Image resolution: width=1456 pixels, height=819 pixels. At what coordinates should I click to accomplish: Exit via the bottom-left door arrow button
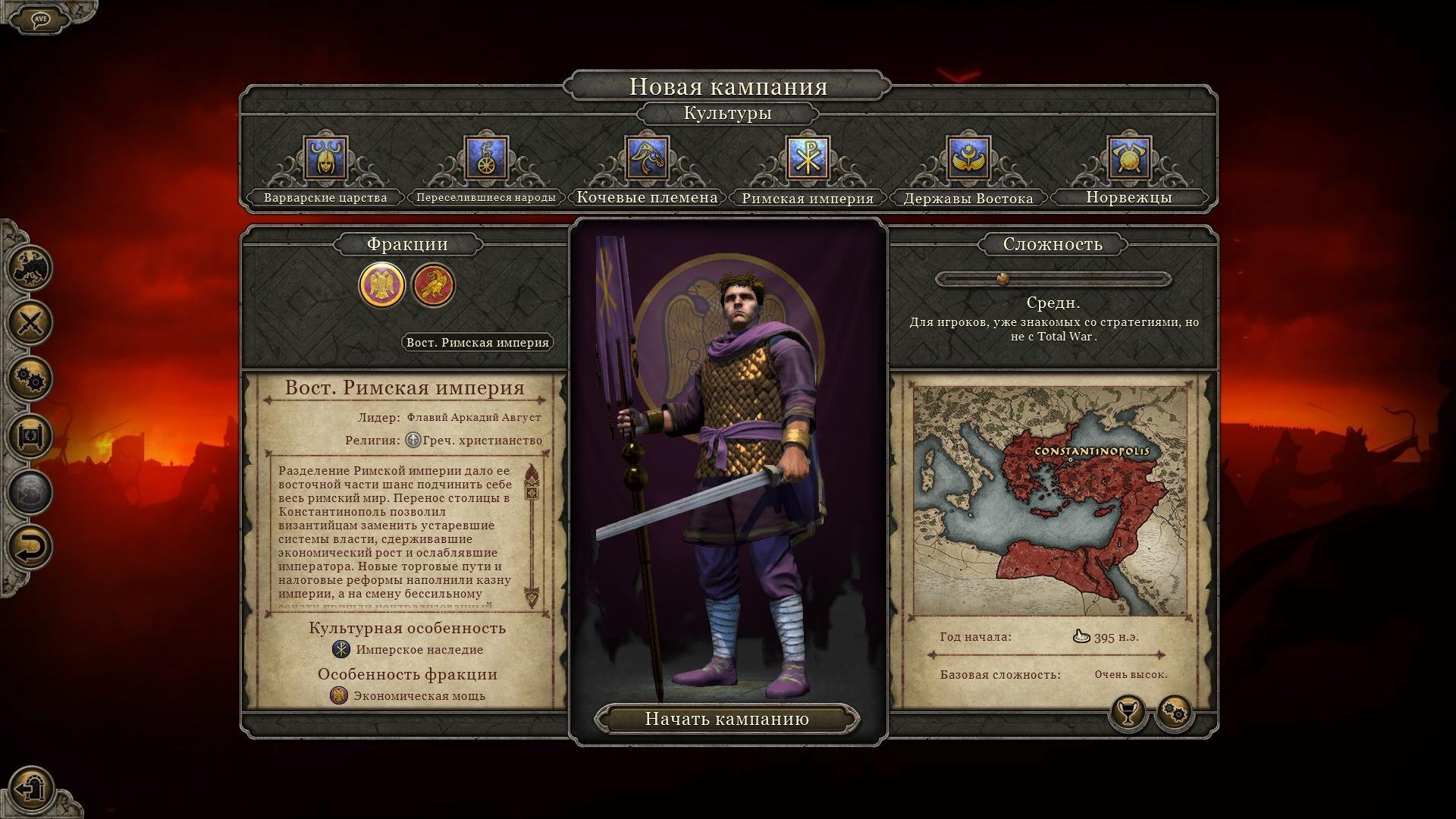click(x=32, y=788)
